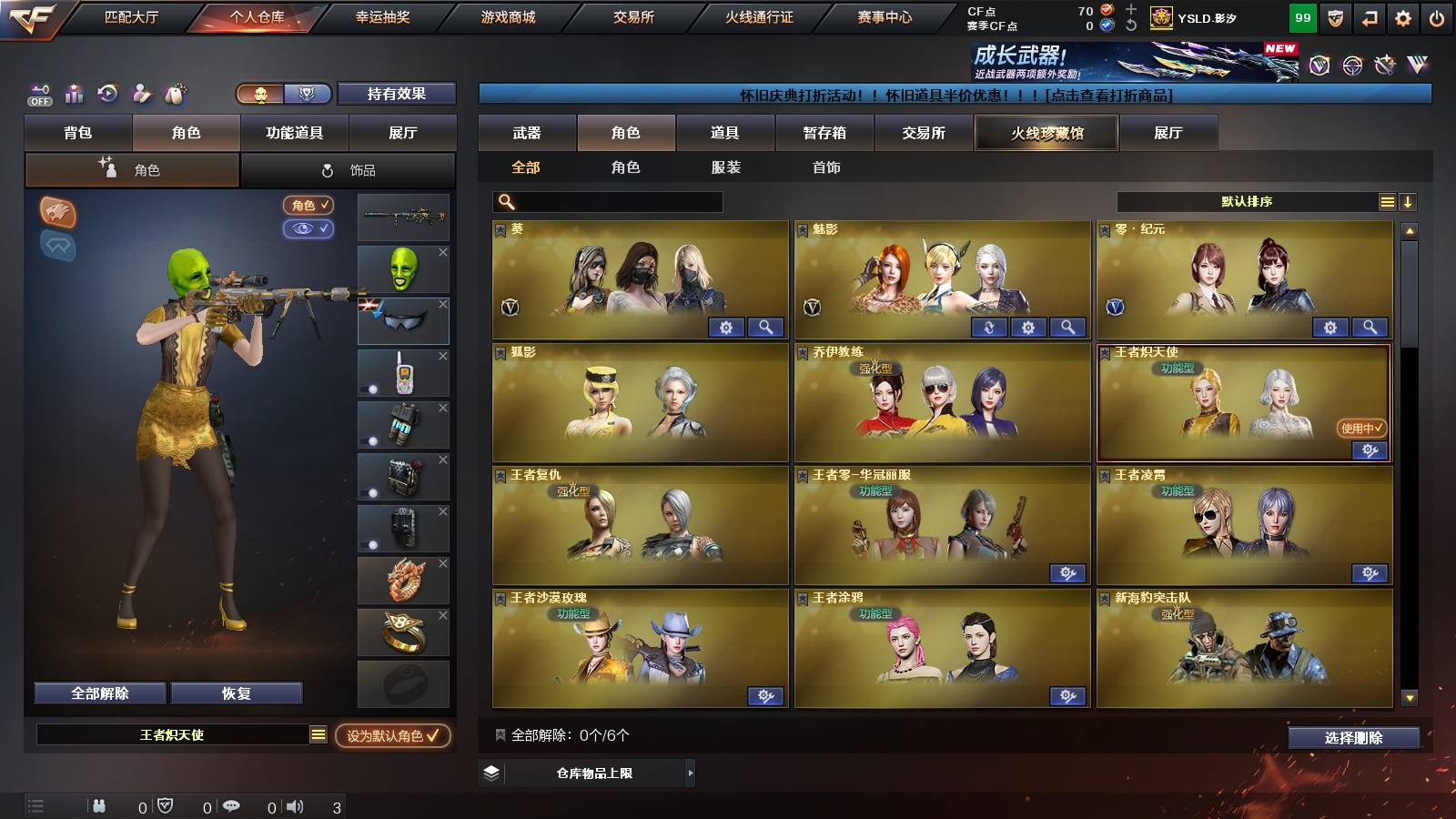Click the pet/egg icon in the top-left toolbar
This screenshot has height=819, width=1456.
tap(175, 94)
